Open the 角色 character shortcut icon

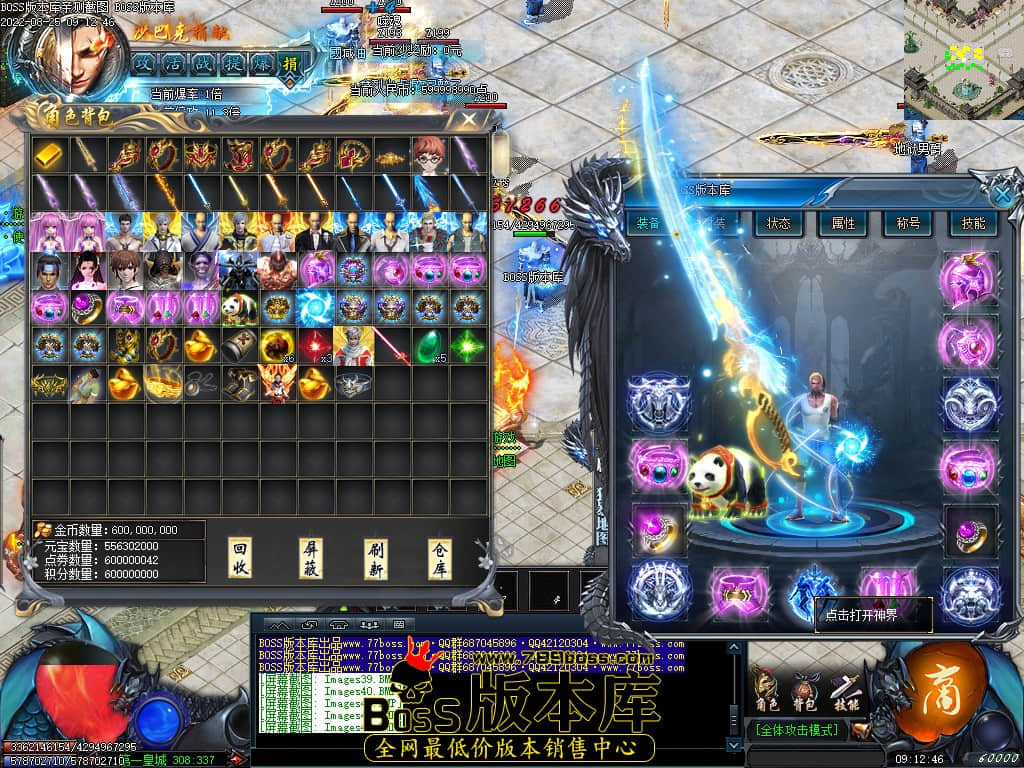[x=766, y=689]
